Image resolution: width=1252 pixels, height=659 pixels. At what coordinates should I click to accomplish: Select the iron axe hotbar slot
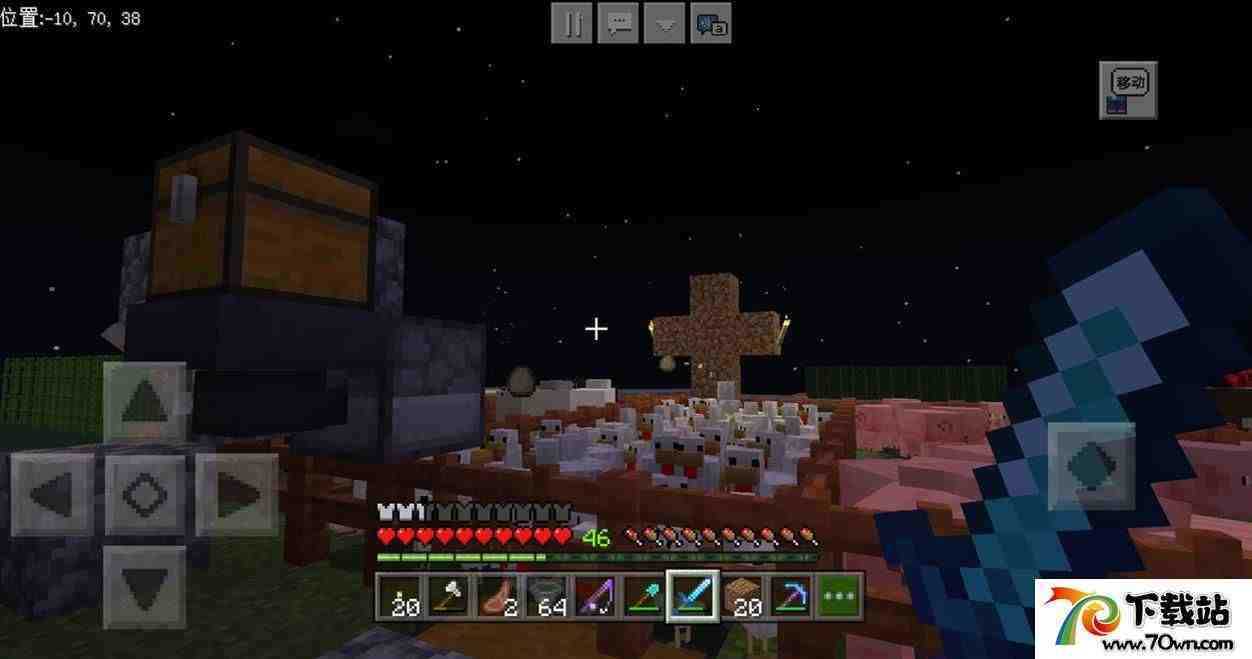click(x=449, y=597)
